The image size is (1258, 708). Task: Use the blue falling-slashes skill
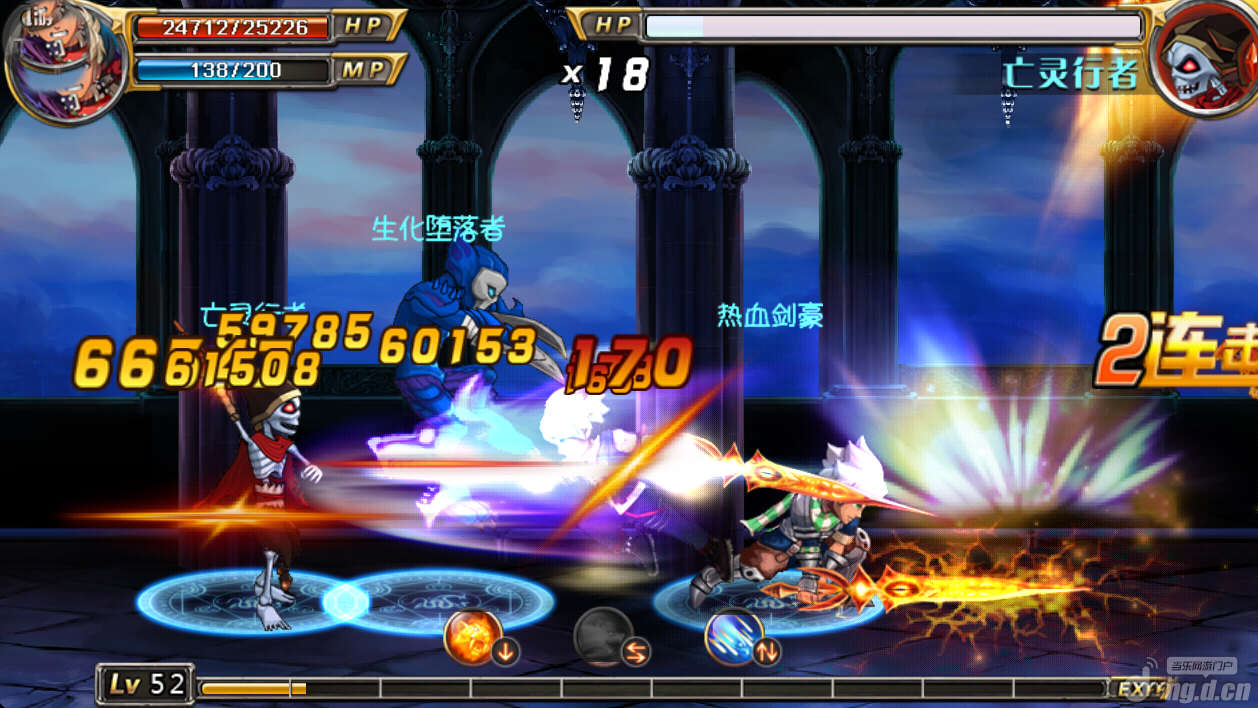pos(733,637)
